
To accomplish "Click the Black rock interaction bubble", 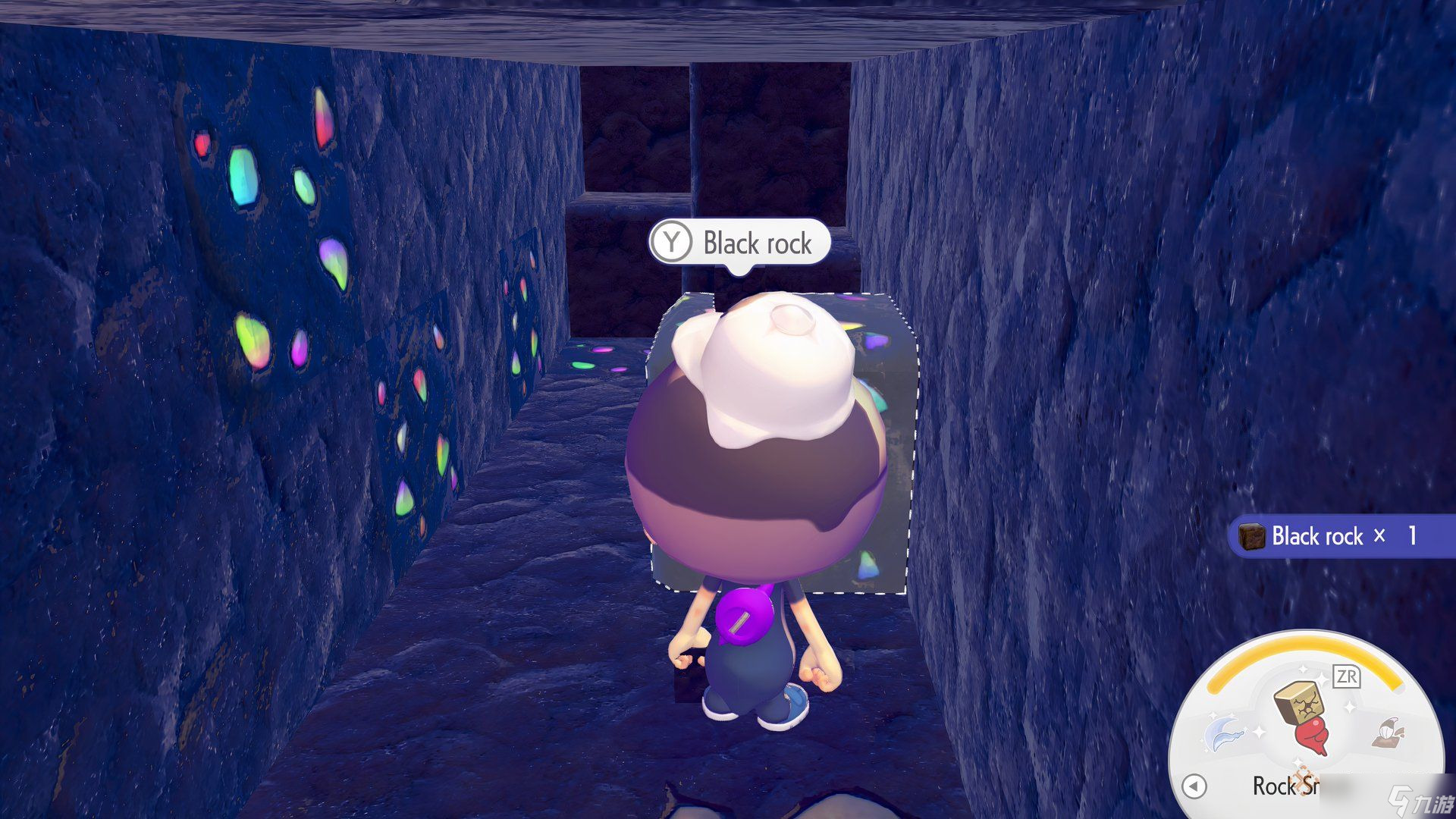I will (x=739, y=243).
